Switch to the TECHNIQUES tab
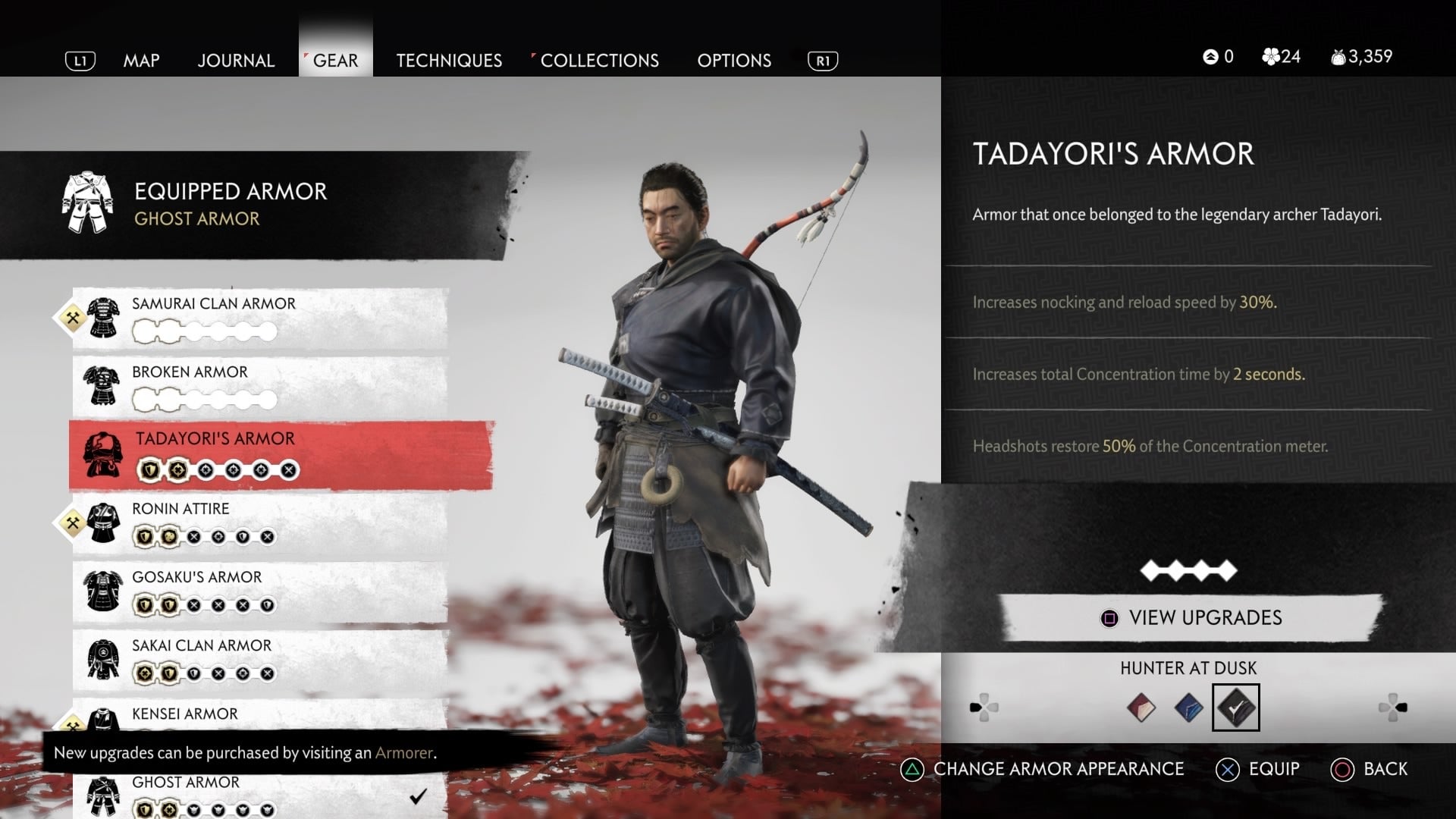Screen dimensions: 1456x819 click(449, 60)
